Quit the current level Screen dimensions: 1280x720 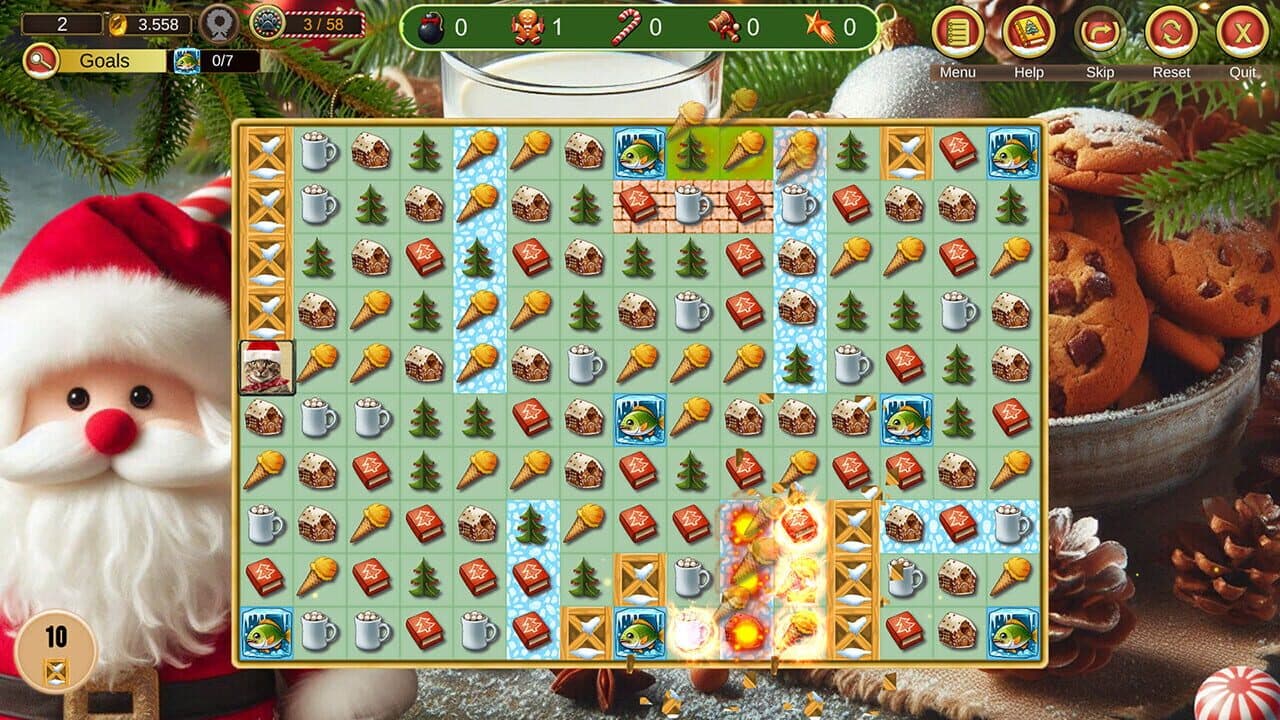pyautogui.click(x=1240, y=30)
